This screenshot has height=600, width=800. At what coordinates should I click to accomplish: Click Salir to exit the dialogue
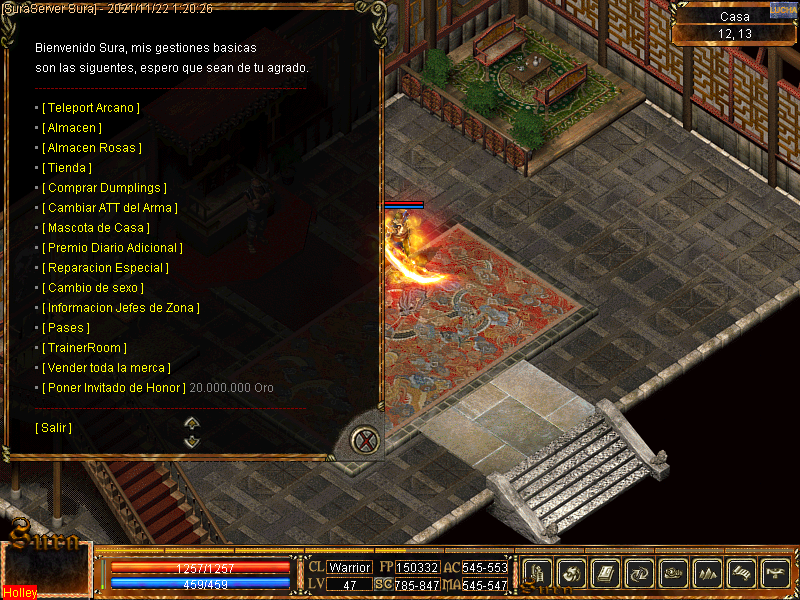tap(53, 428)
